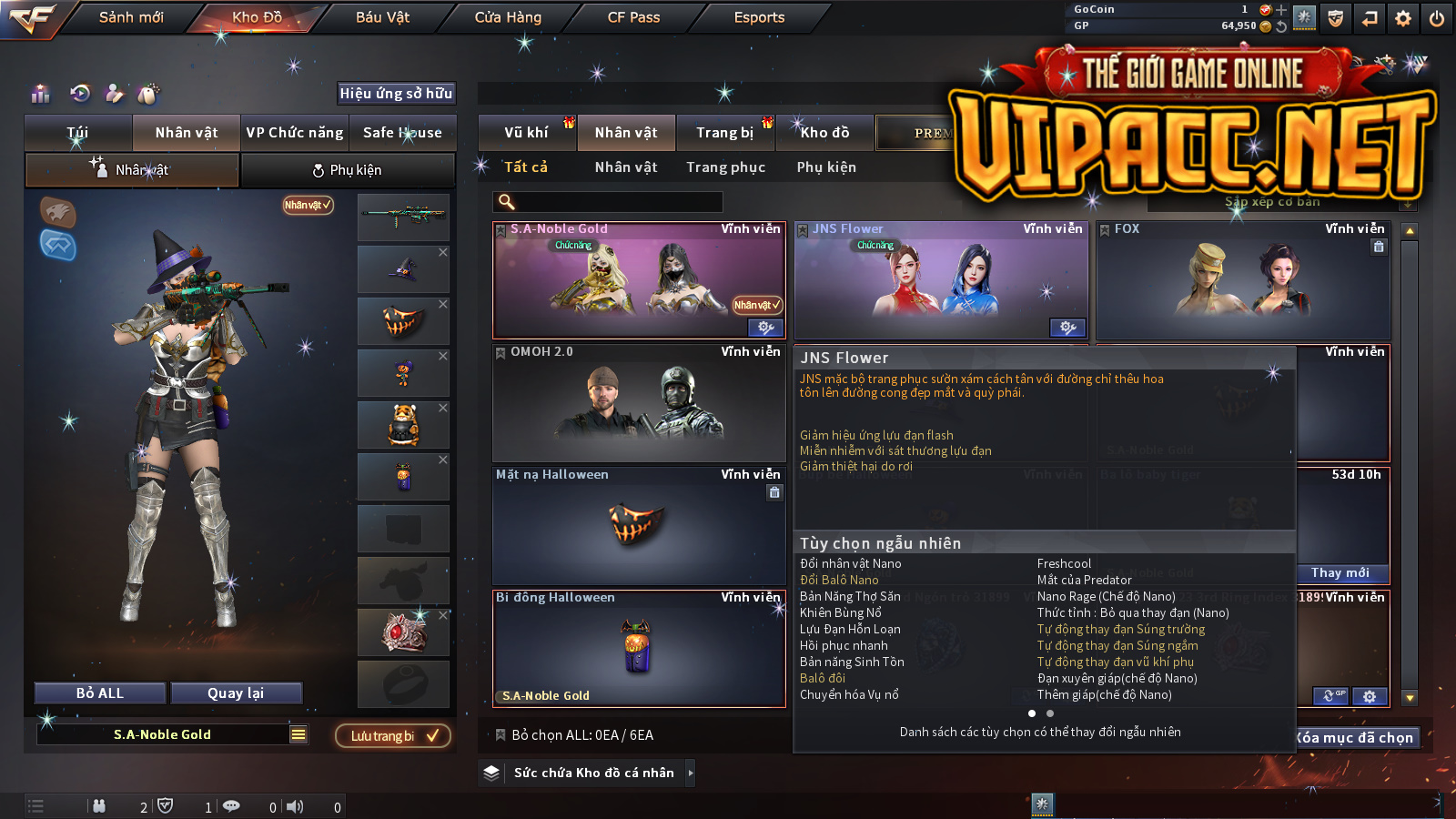Click the power exit button
Viewport: 1456px width, 819px height.
tap(1437, 18)
